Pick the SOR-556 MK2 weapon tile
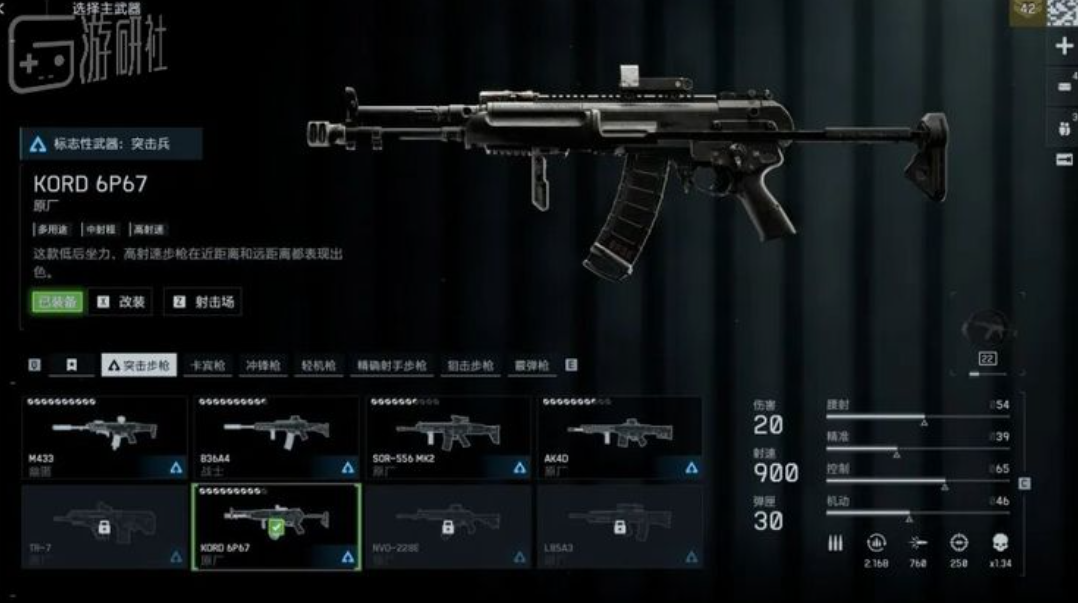1078x603 pixels. tap(450, 437)
